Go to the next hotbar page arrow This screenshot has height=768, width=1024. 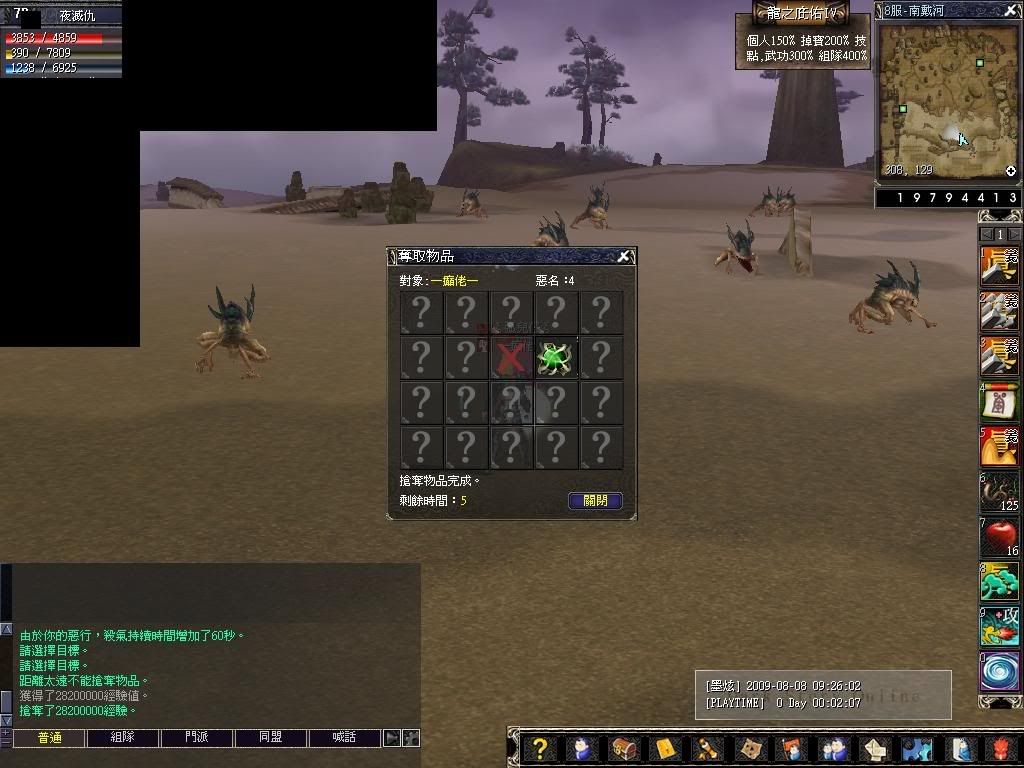(x=1013, y=234)
